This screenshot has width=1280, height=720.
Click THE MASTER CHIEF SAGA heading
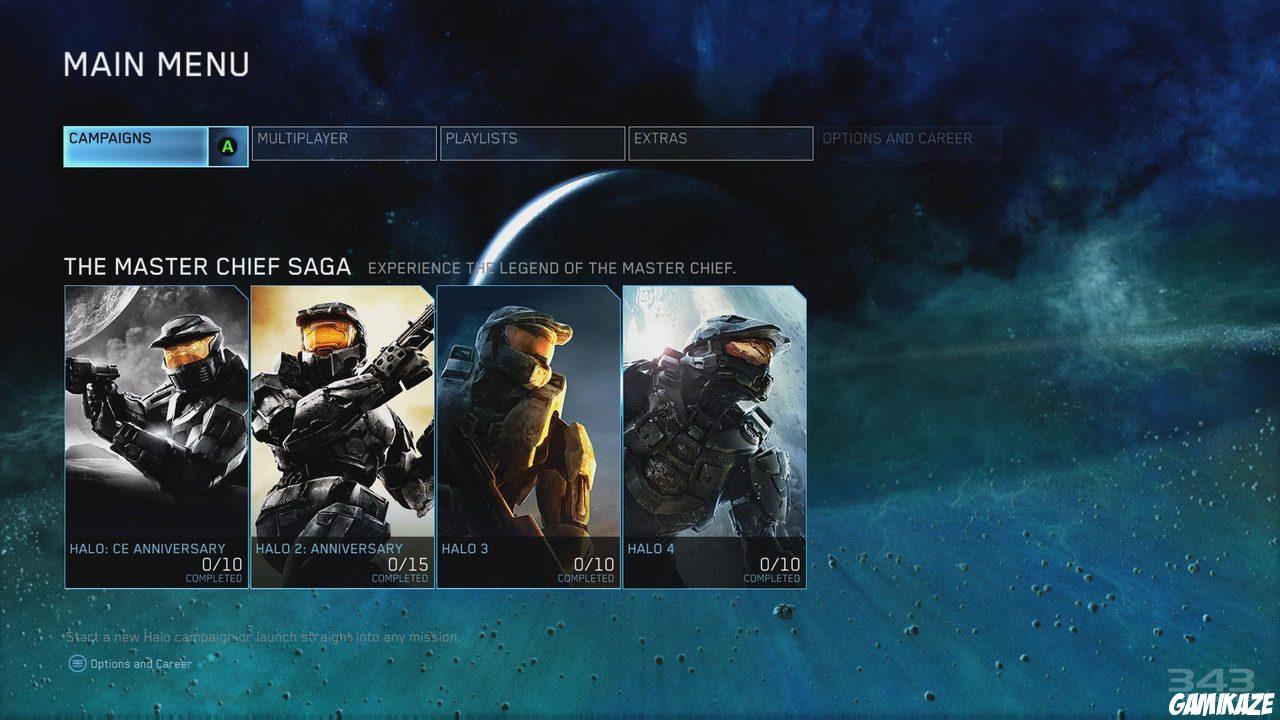(x=207, y=267)
